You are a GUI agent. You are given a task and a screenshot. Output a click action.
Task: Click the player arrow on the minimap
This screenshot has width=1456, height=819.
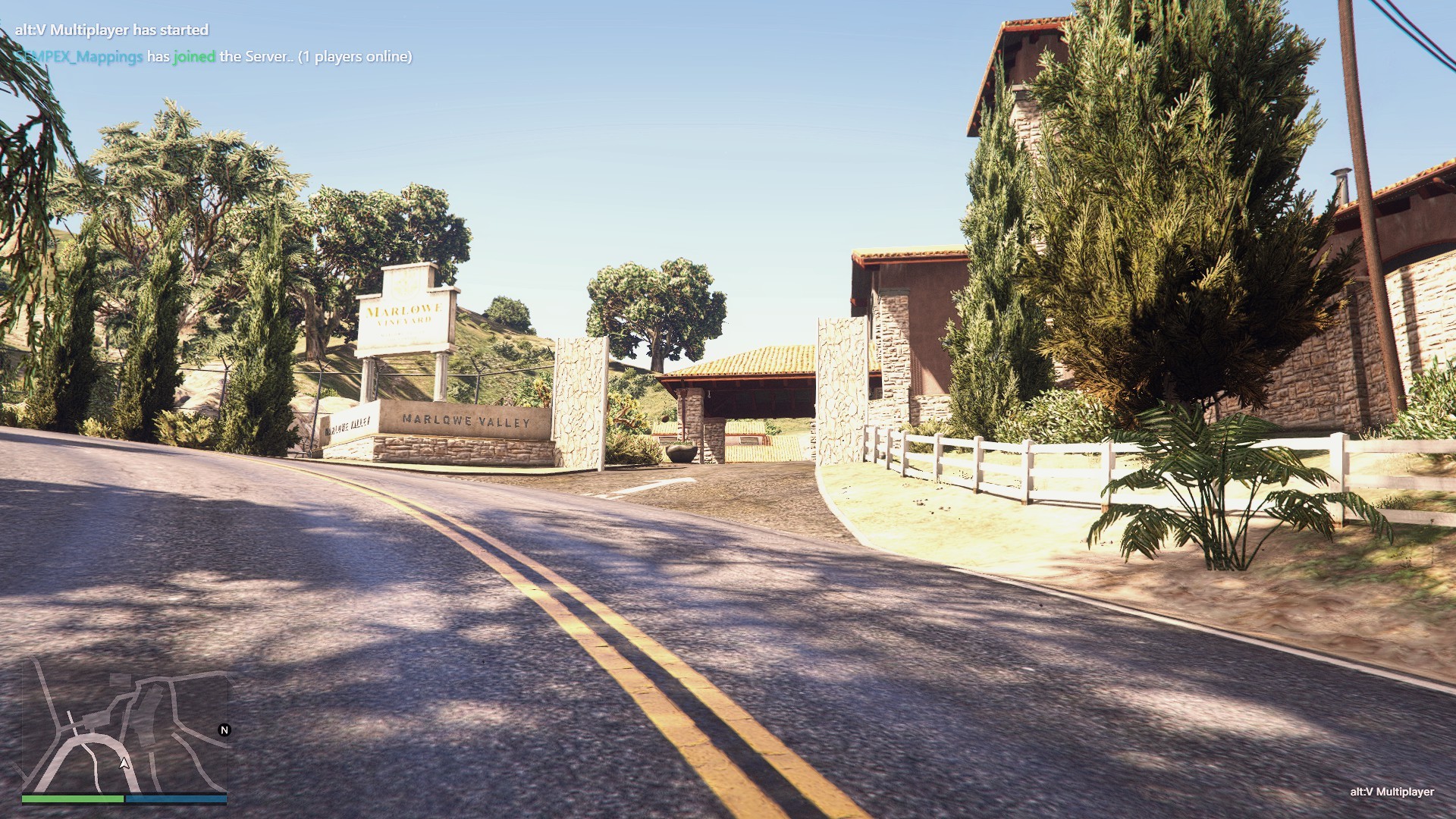pos(124,764)
